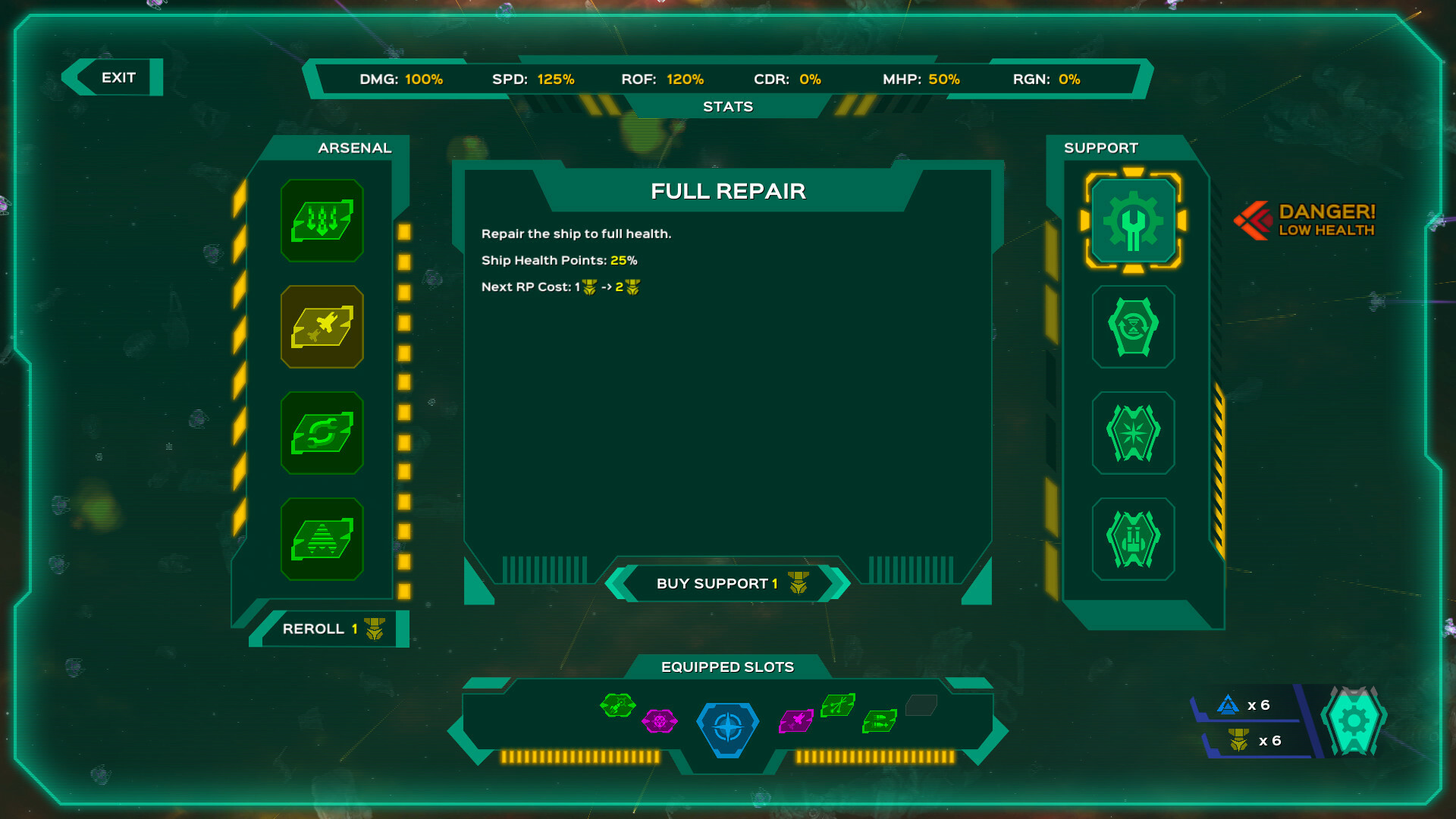Switch to the STATS header panel
The height and width of the screenshot is (819, 1456).
tap(727, 106)
